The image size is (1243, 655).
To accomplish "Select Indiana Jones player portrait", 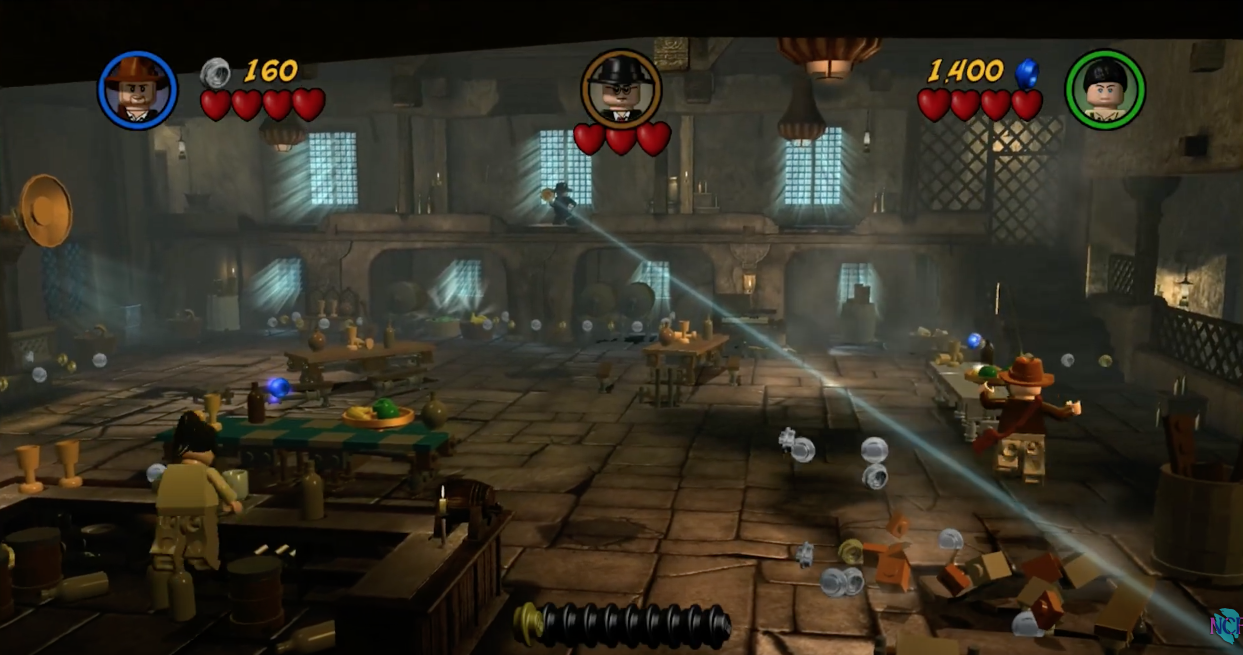I will click(x=137, y=90).
